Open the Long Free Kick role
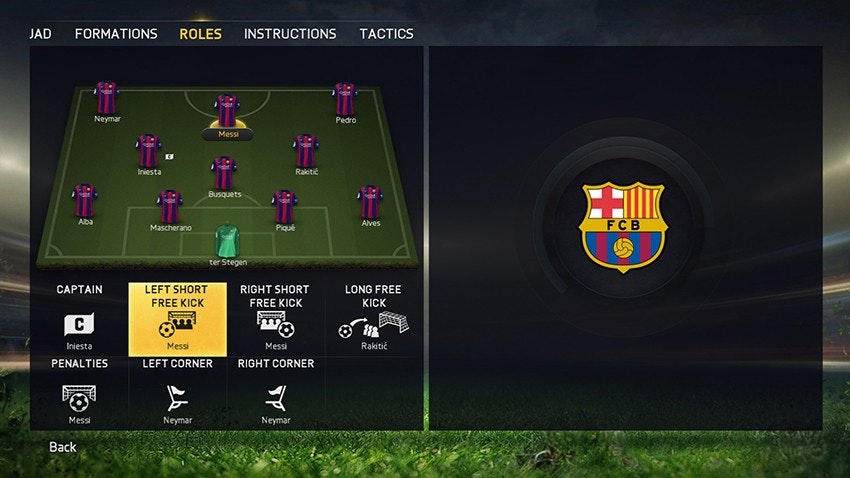The width and height of the screenshot is (850, 478). point(373,318)
